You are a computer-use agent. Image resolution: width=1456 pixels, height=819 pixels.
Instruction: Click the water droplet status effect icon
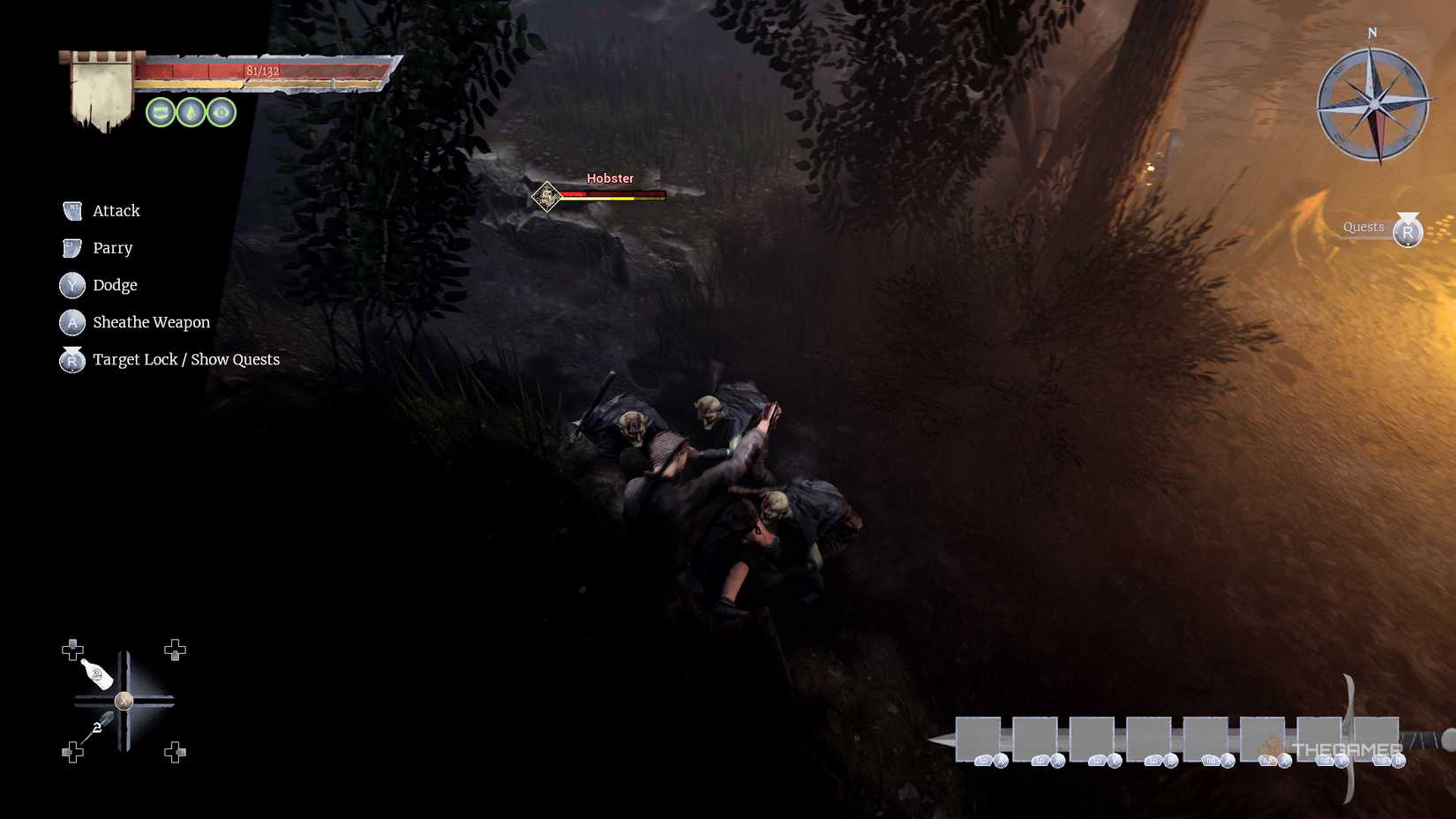coord(191,112)
